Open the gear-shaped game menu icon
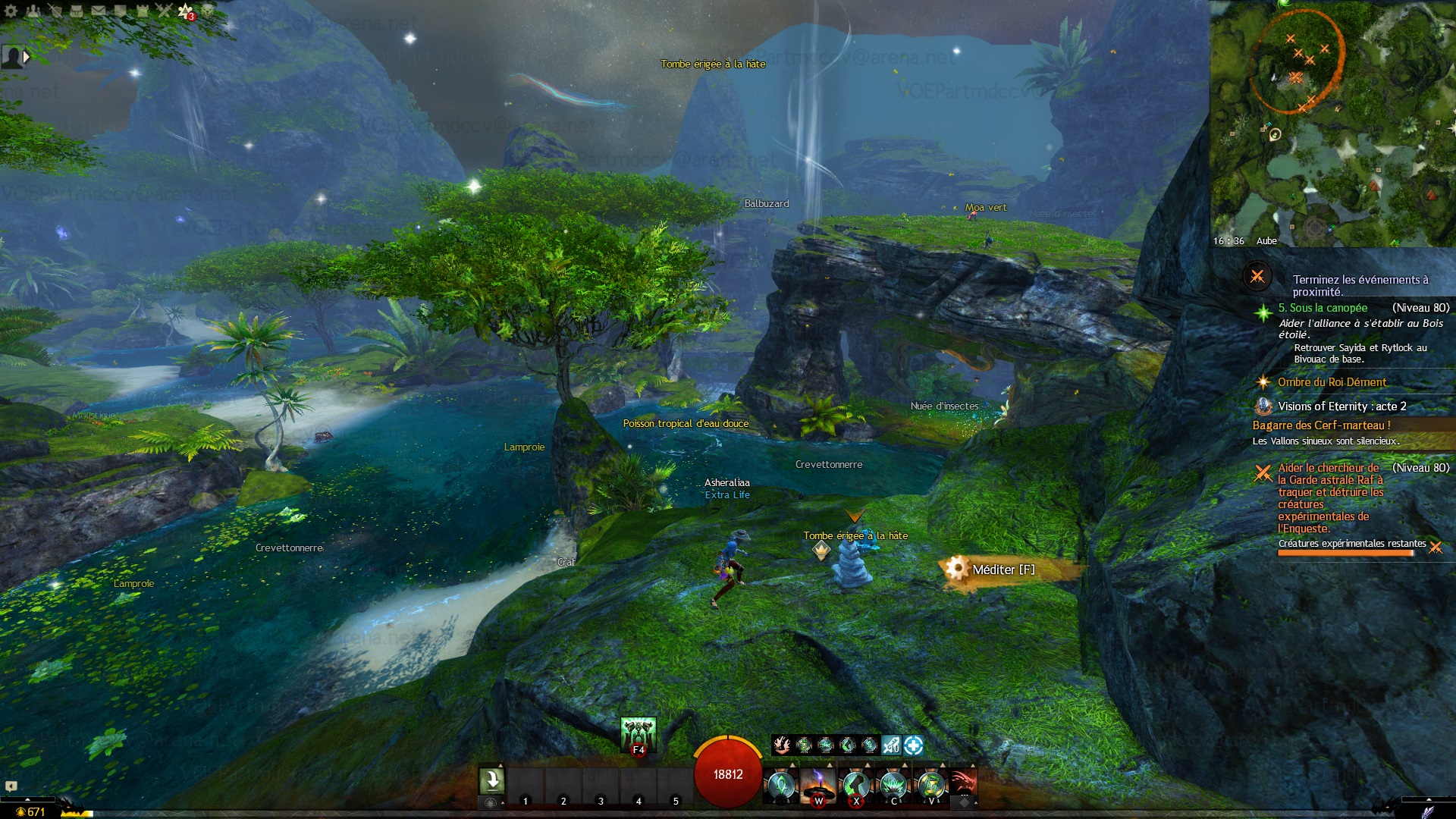1456x819 pixels. [11, 11]
